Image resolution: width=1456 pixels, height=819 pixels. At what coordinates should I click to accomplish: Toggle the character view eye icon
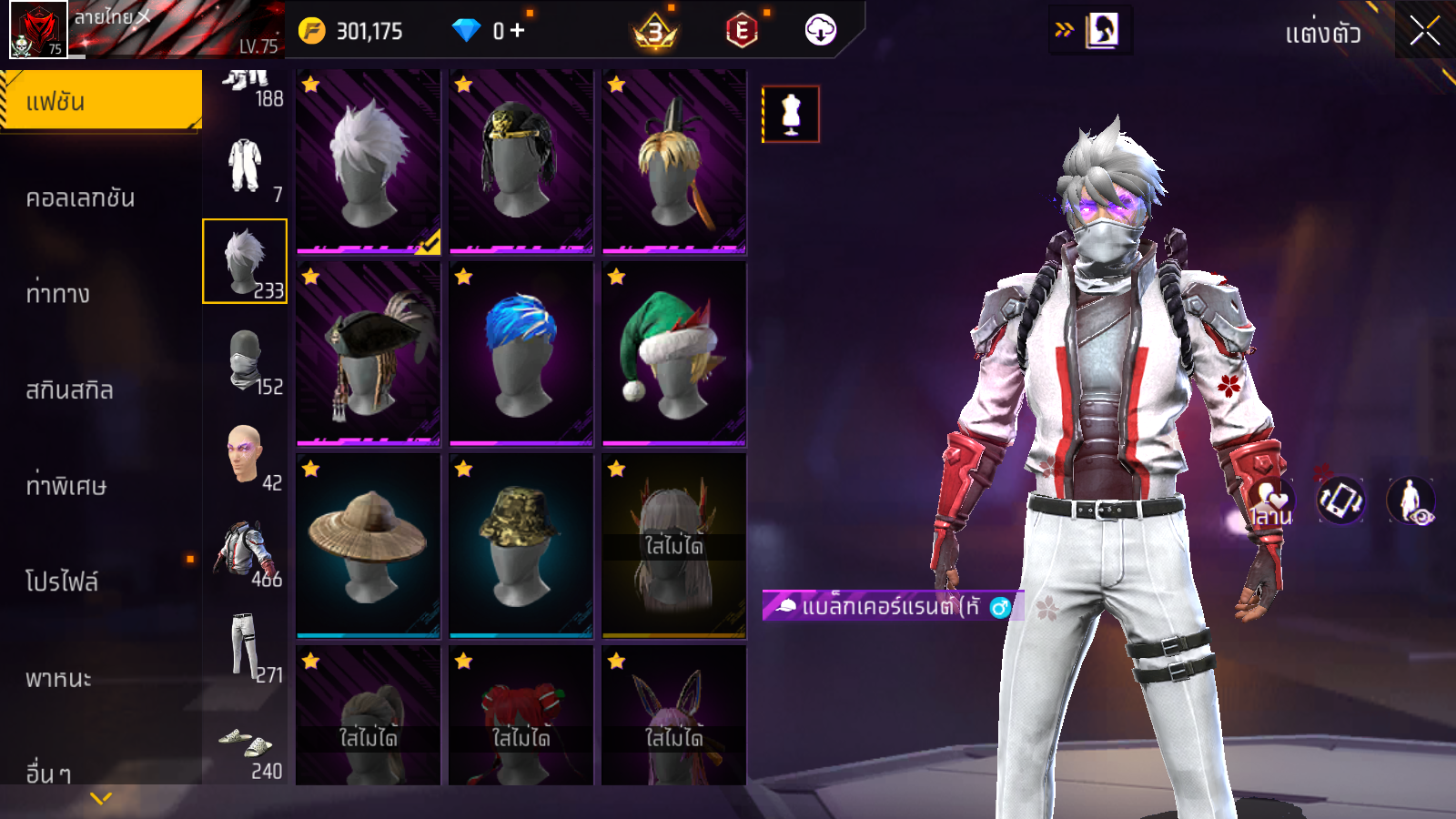coord(1411,501)
